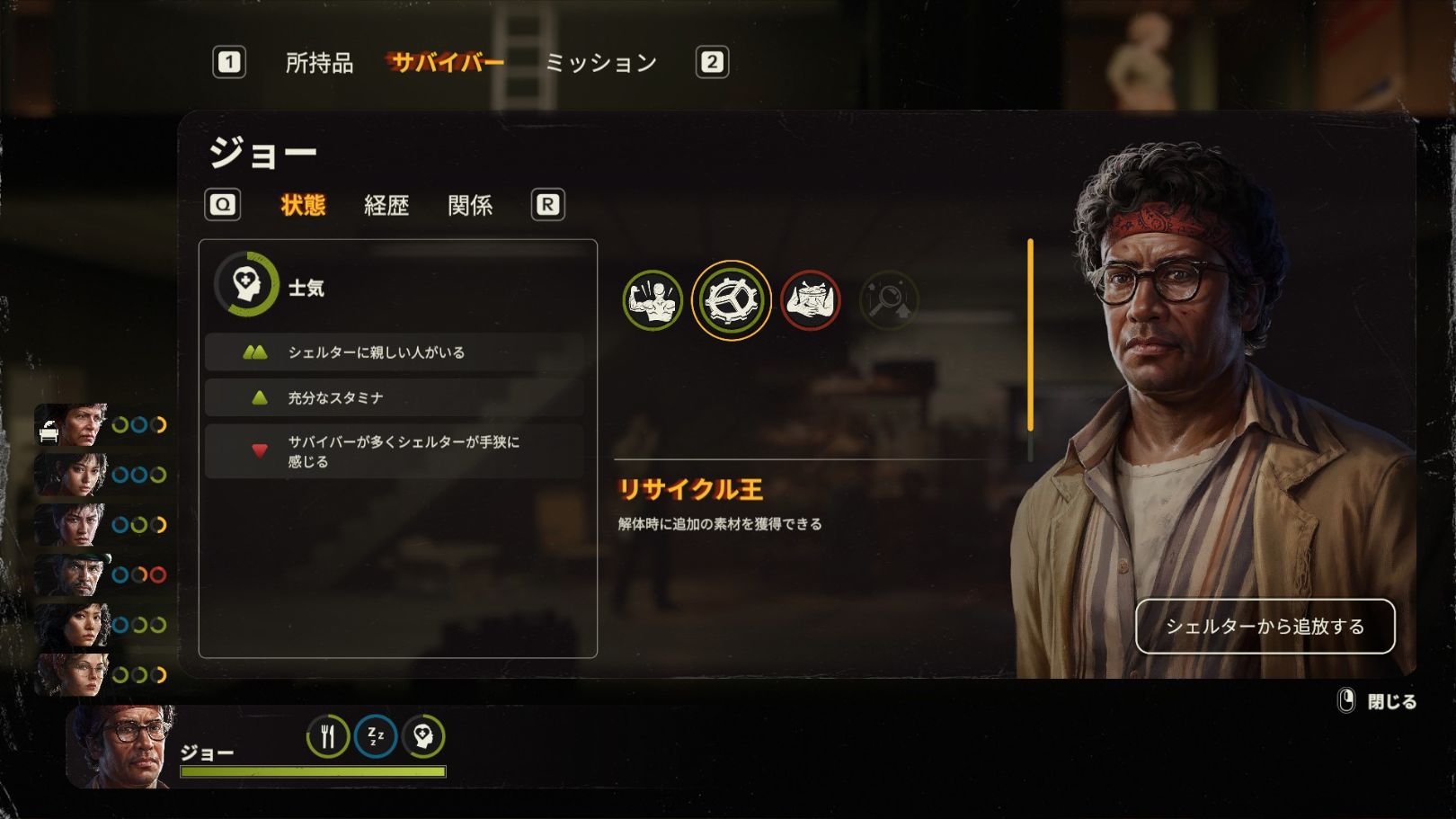Switch to the ミッション tab
Image resolution: width=1456 pixels, height=819 pixels.
pyautogui.click(x=600, y=62)
